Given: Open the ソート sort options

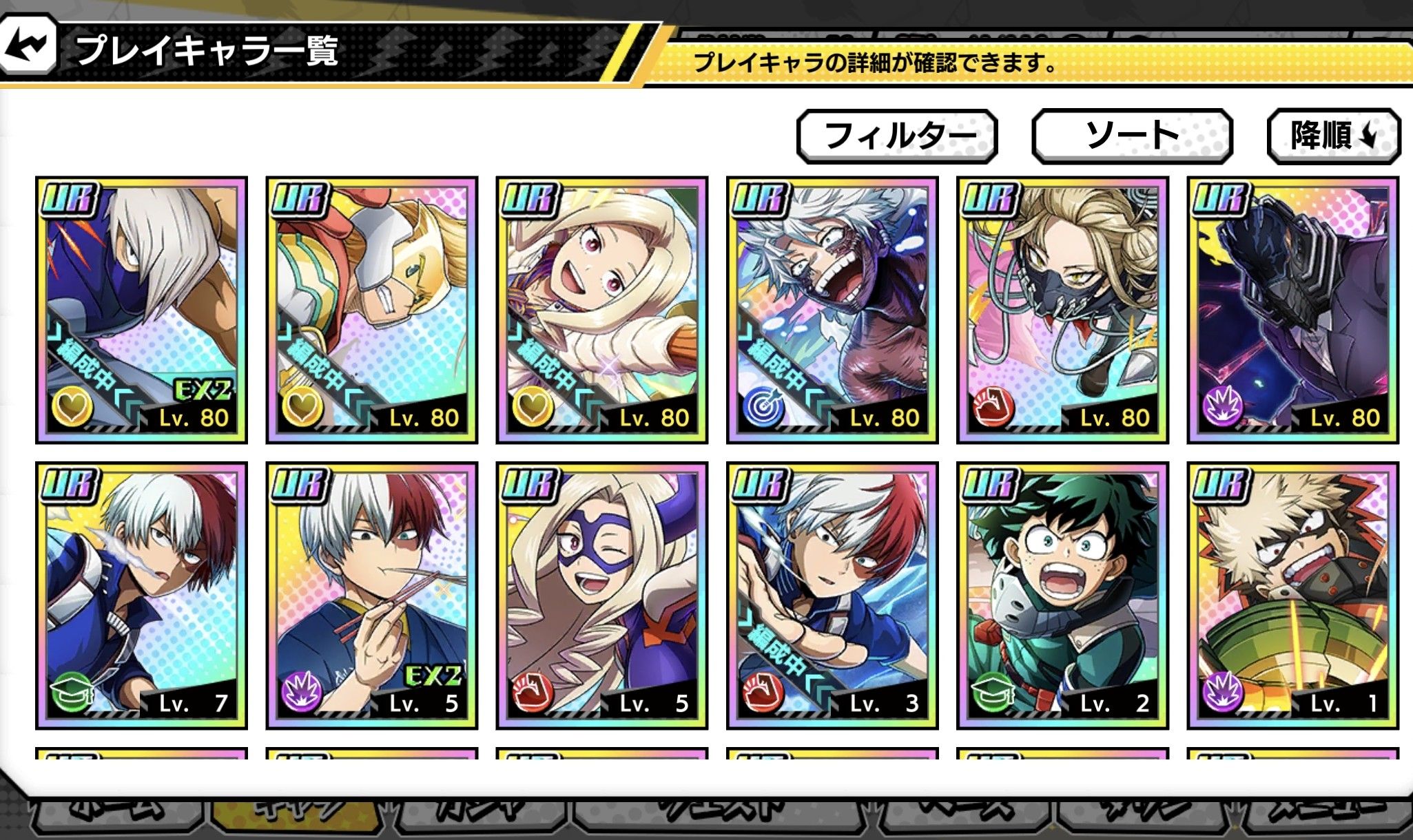Looking at the screenshot, I should (1131, 136).
